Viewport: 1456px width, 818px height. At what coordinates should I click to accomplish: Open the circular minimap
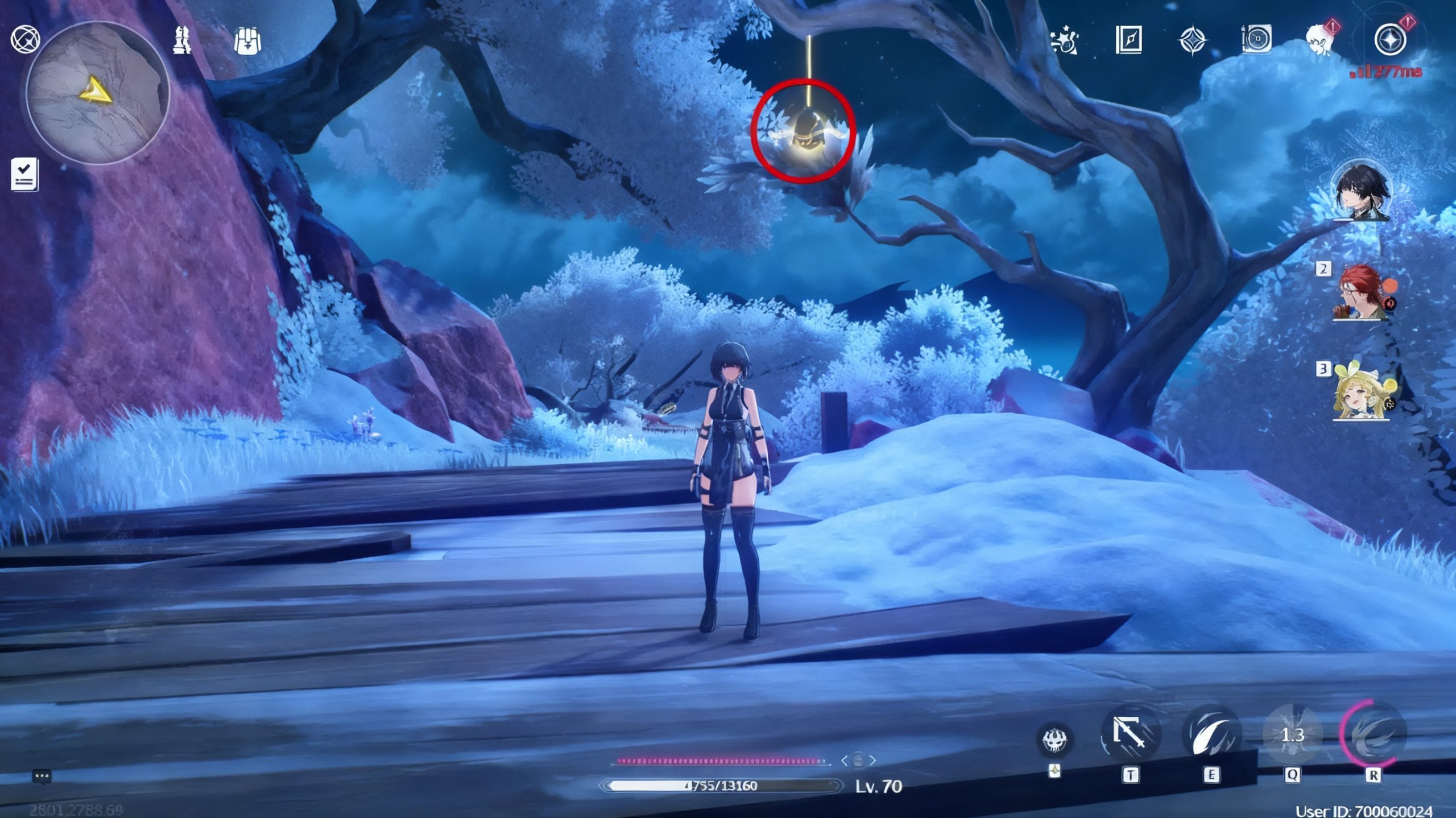98,93
